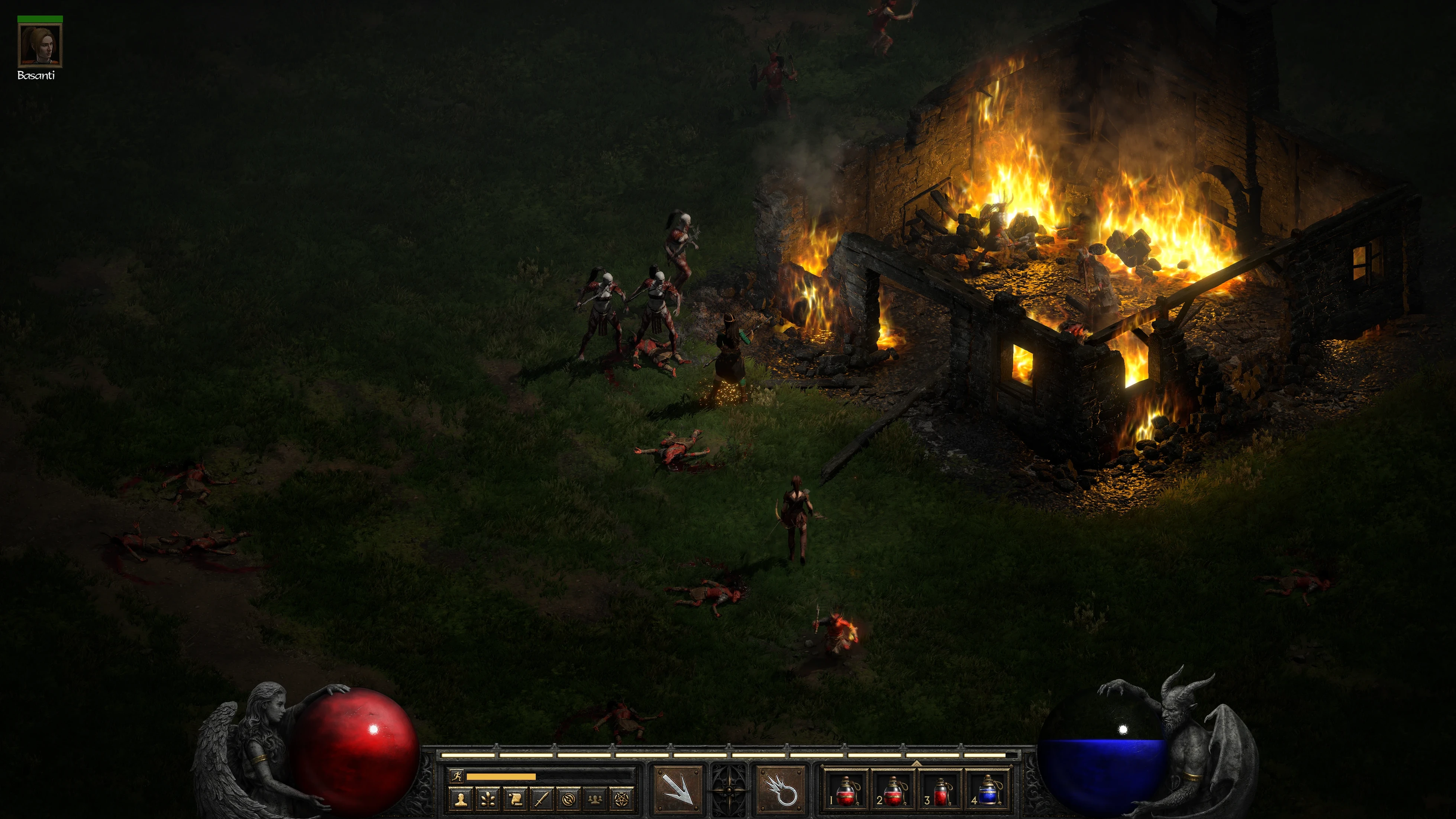Open the skill tree button
1456x819 pixels.
click(488, 799)
